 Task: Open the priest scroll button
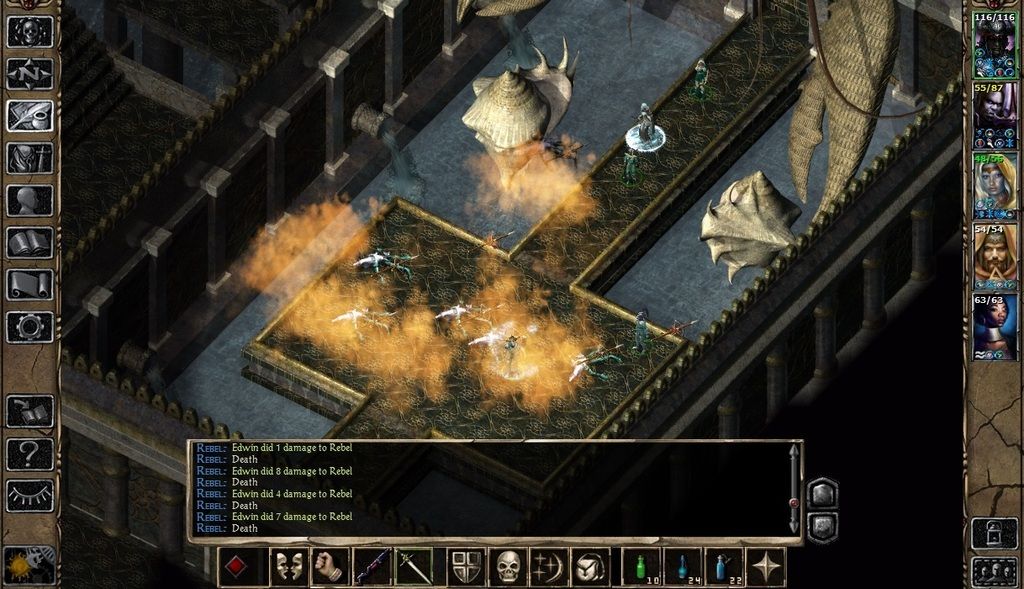[30, 284]
